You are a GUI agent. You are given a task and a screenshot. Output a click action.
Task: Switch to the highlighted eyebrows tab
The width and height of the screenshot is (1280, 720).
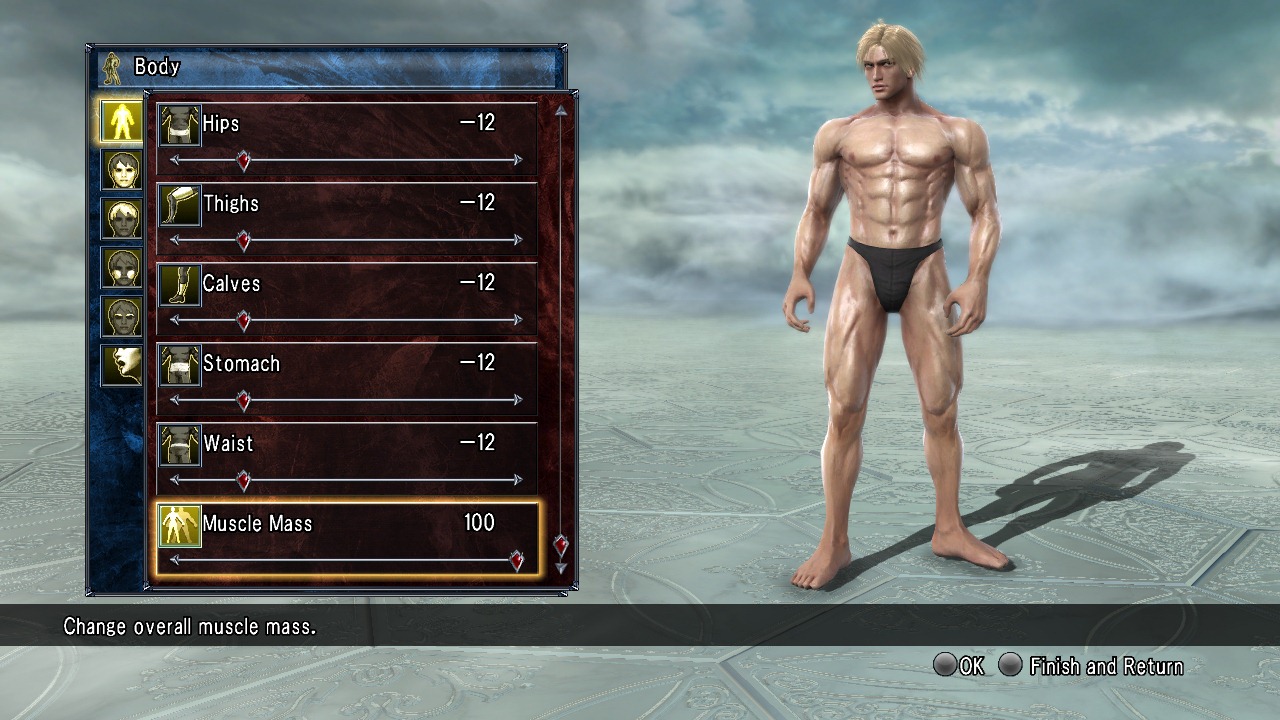point(123,316)
